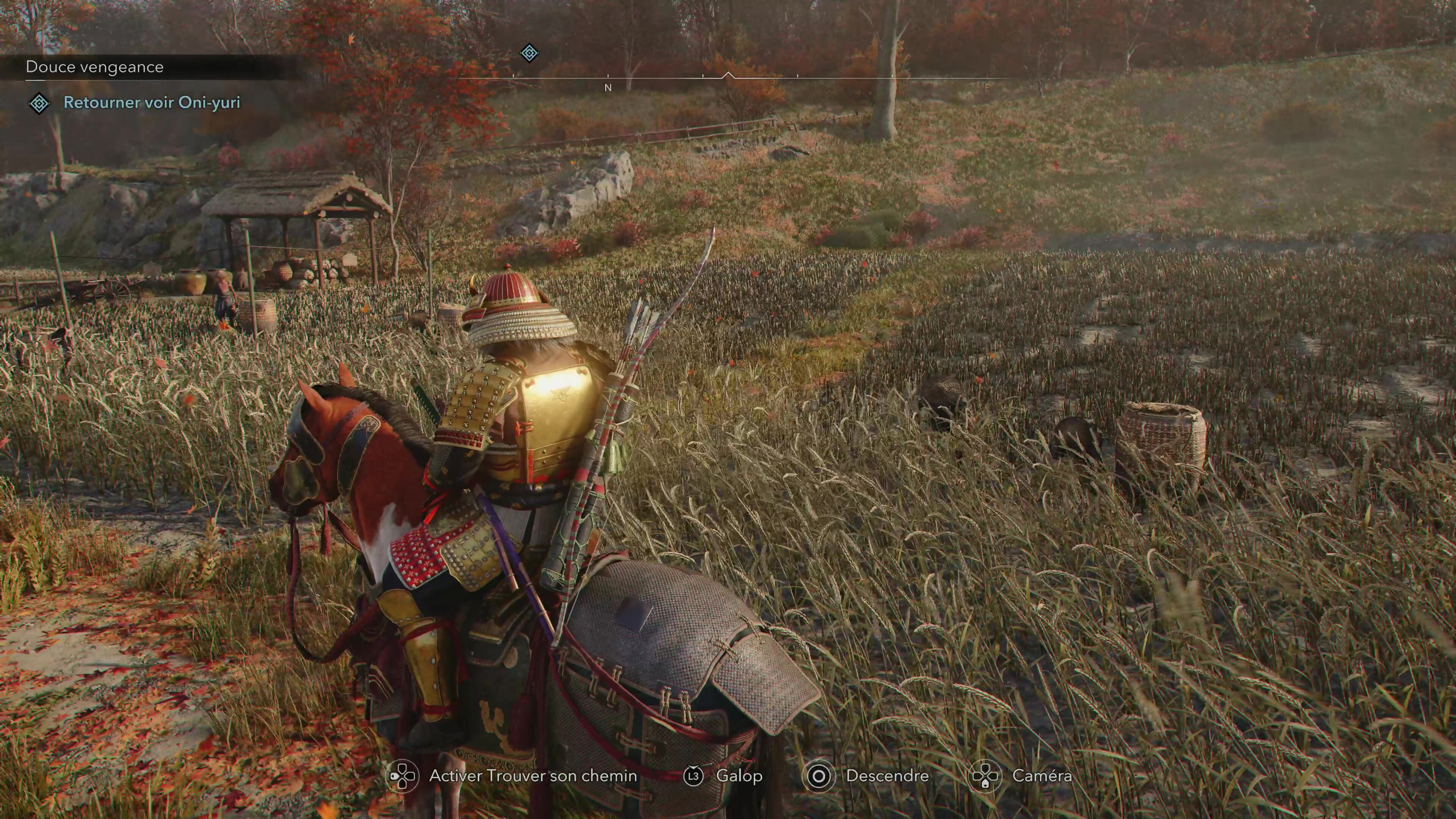The image size is (1456, 819).
Task: Click the N north indicator on the compass
Action: [x=607, y=88]
